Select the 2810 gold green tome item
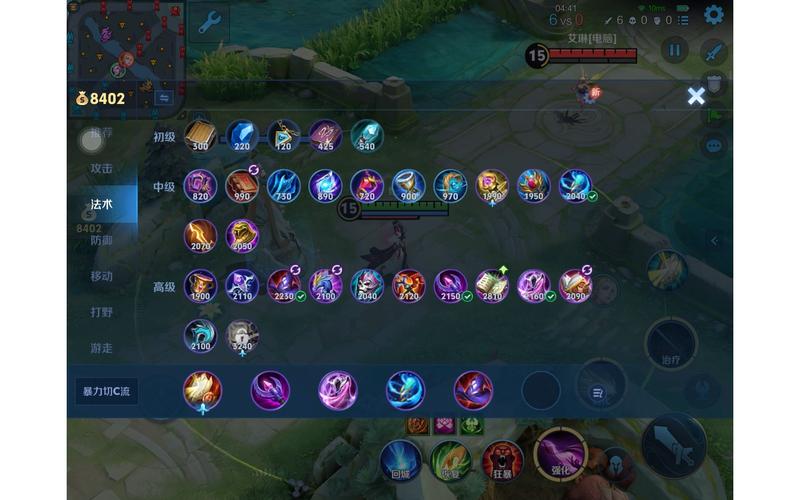This screenshot has width=800, height=500. (491, 286)
